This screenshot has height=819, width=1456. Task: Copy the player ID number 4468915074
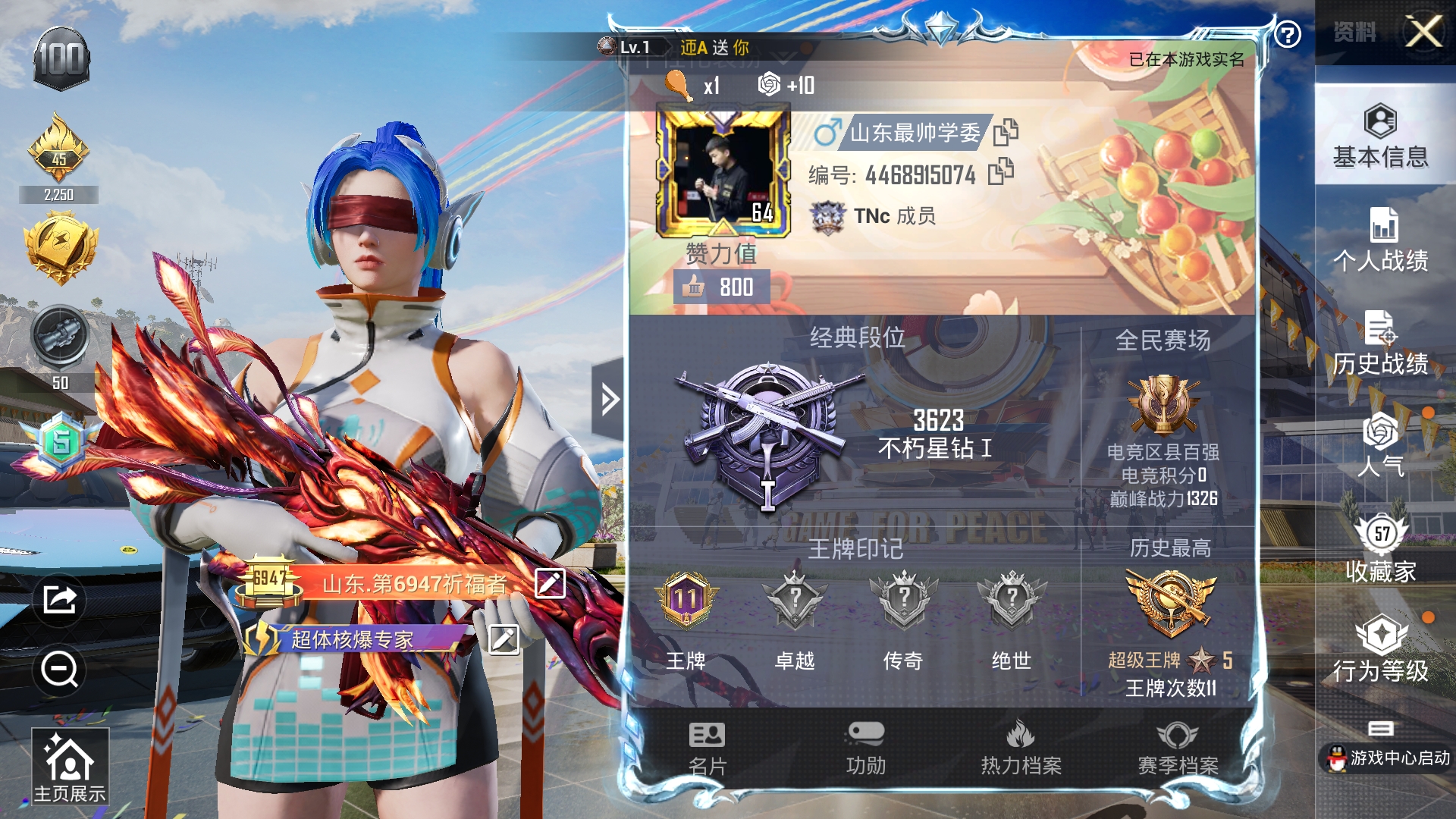[1001, 172]
